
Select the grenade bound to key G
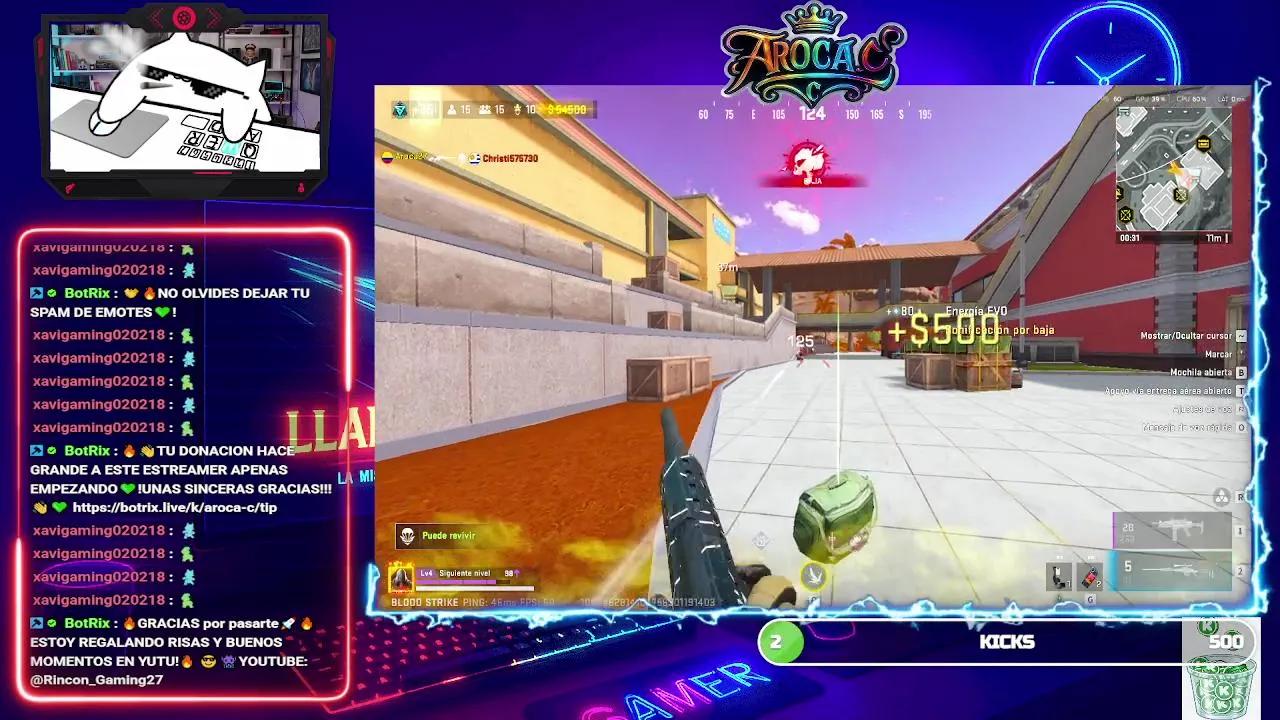coord(1090,574)
